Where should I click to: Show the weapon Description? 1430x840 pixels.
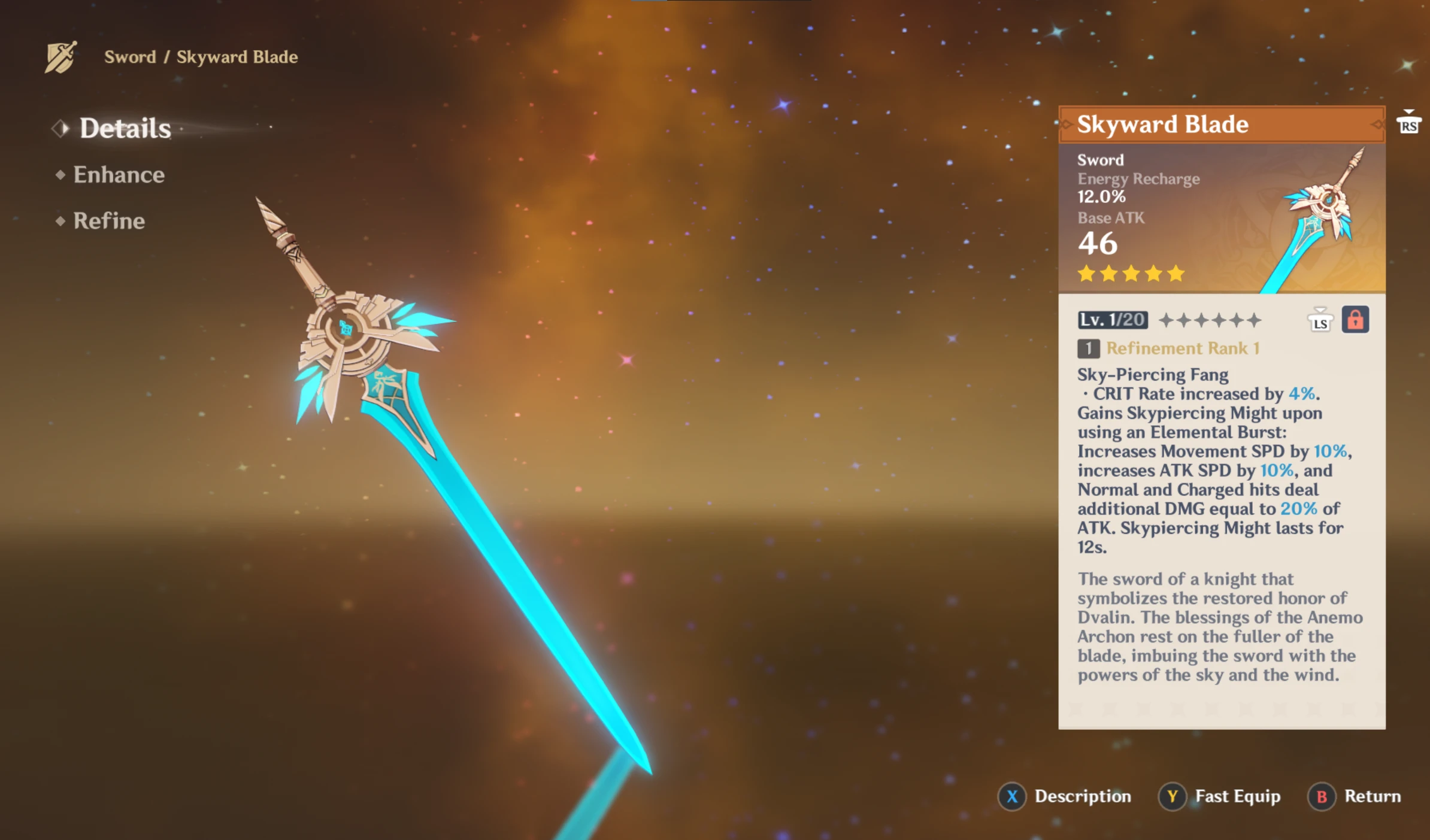point(1065,796)
